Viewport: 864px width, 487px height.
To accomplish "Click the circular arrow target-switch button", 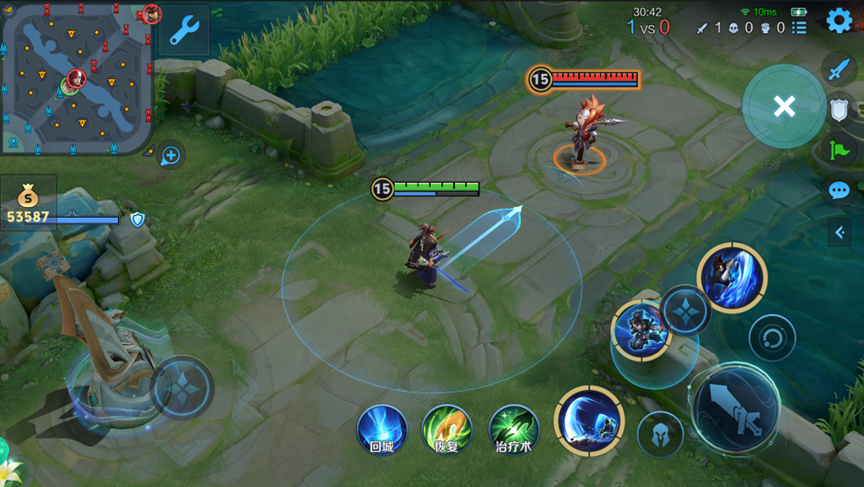I will (x=772, y=337).
